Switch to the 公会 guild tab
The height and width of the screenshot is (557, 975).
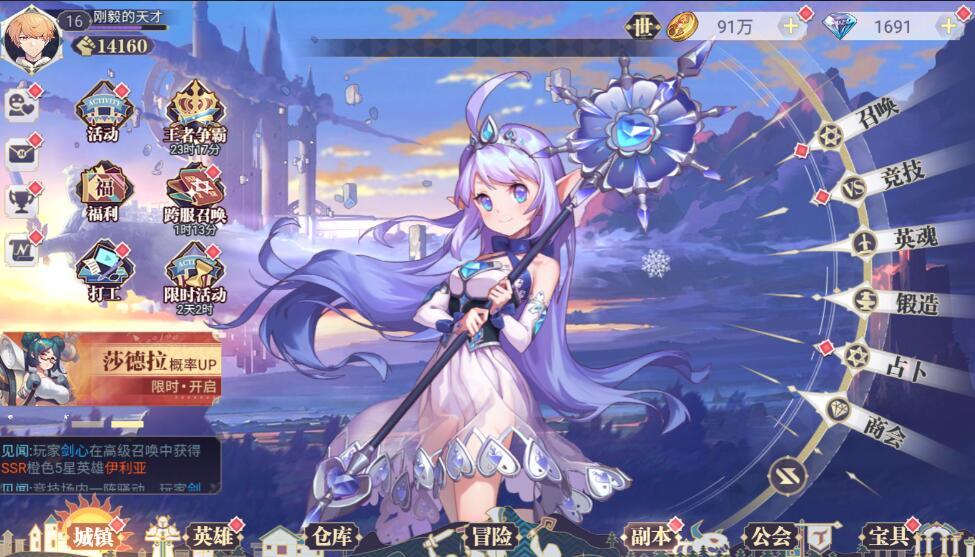[x=771, y=537]
